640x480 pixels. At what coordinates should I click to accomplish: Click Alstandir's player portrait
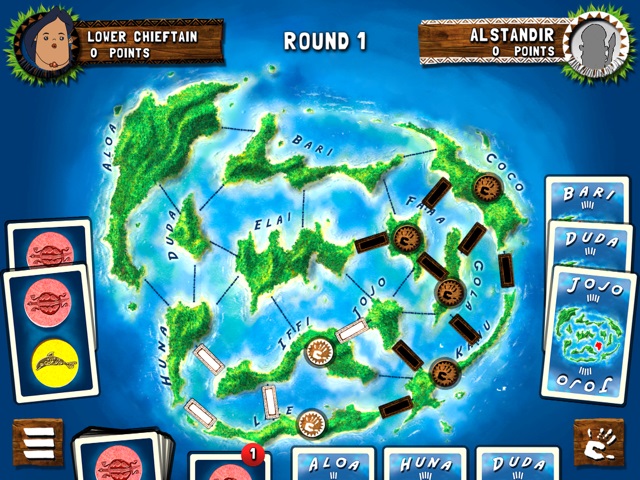pyautogui.click(x=597, y=41)
